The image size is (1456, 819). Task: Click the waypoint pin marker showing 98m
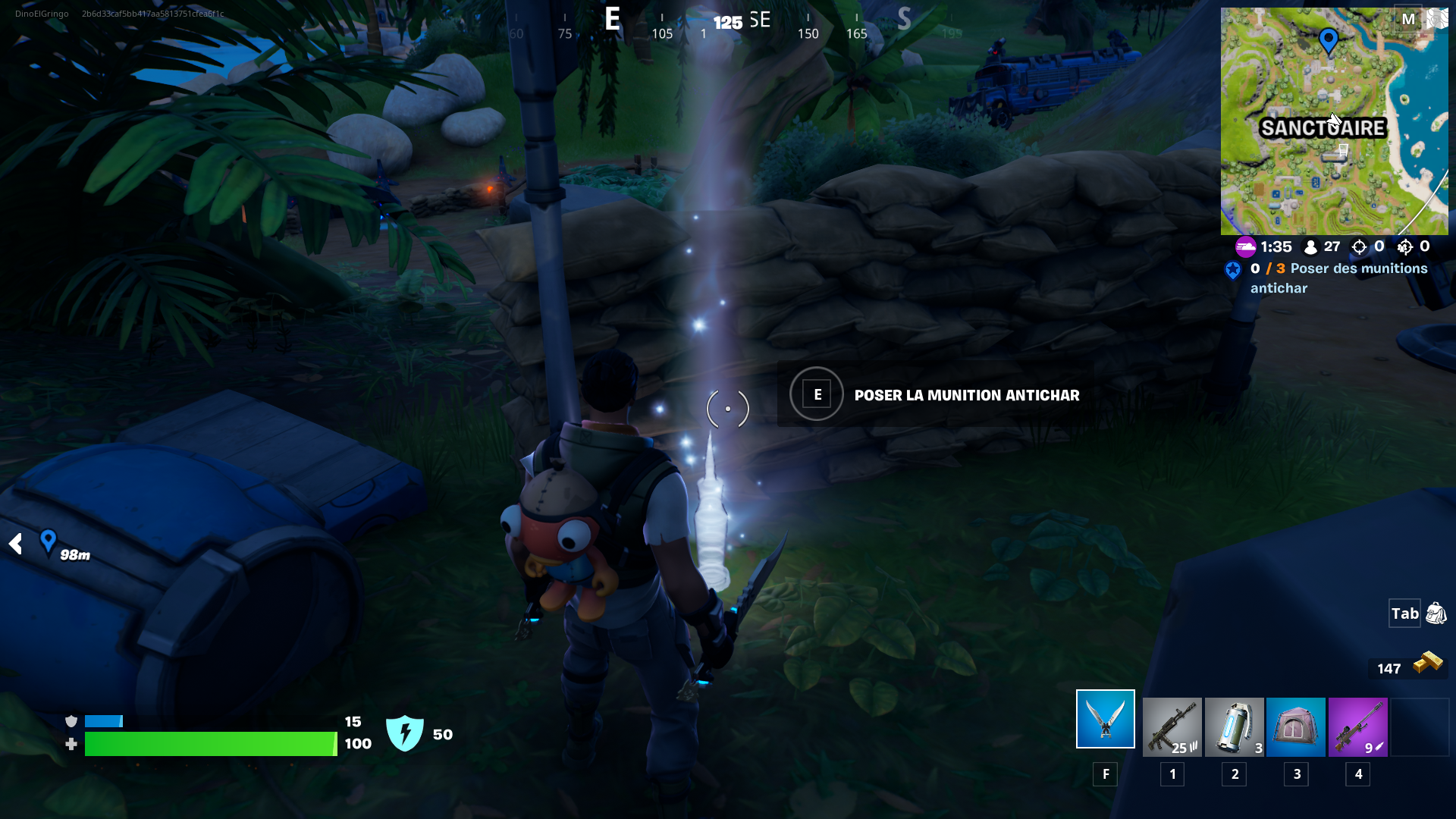pyautogui.click(x=48, y=540)
